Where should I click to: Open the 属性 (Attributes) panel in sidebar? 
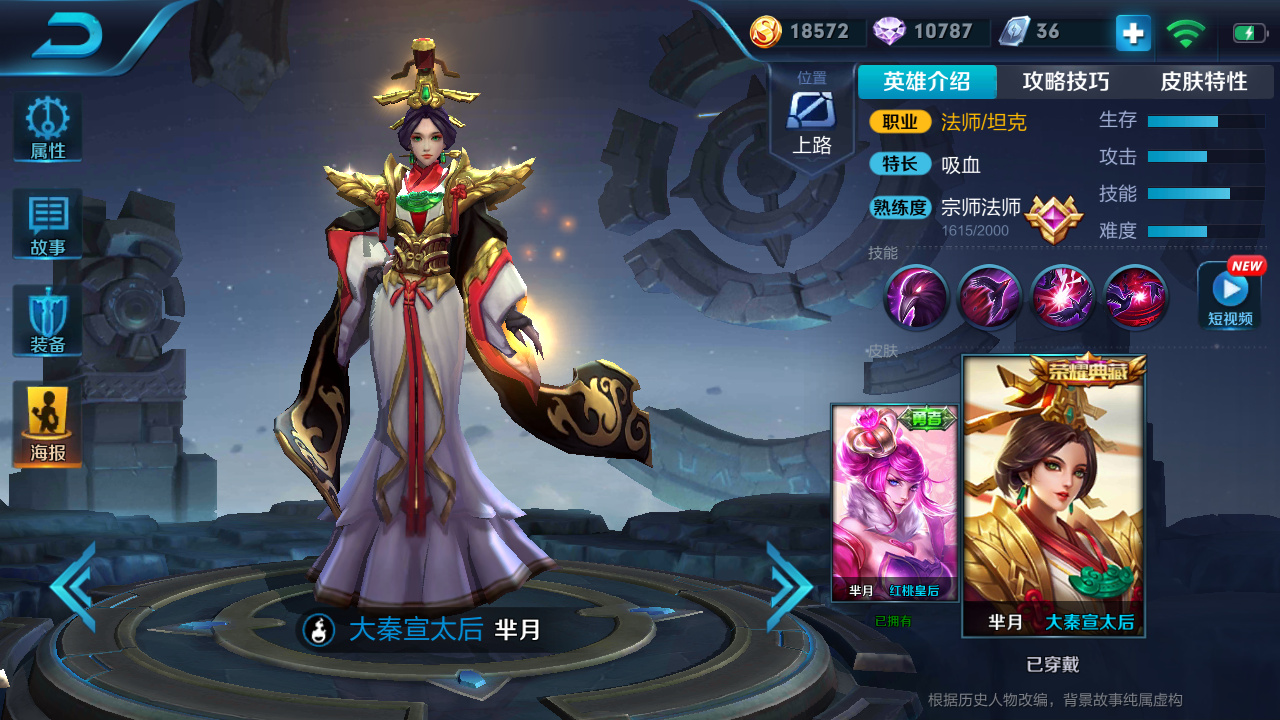[46, 124]
